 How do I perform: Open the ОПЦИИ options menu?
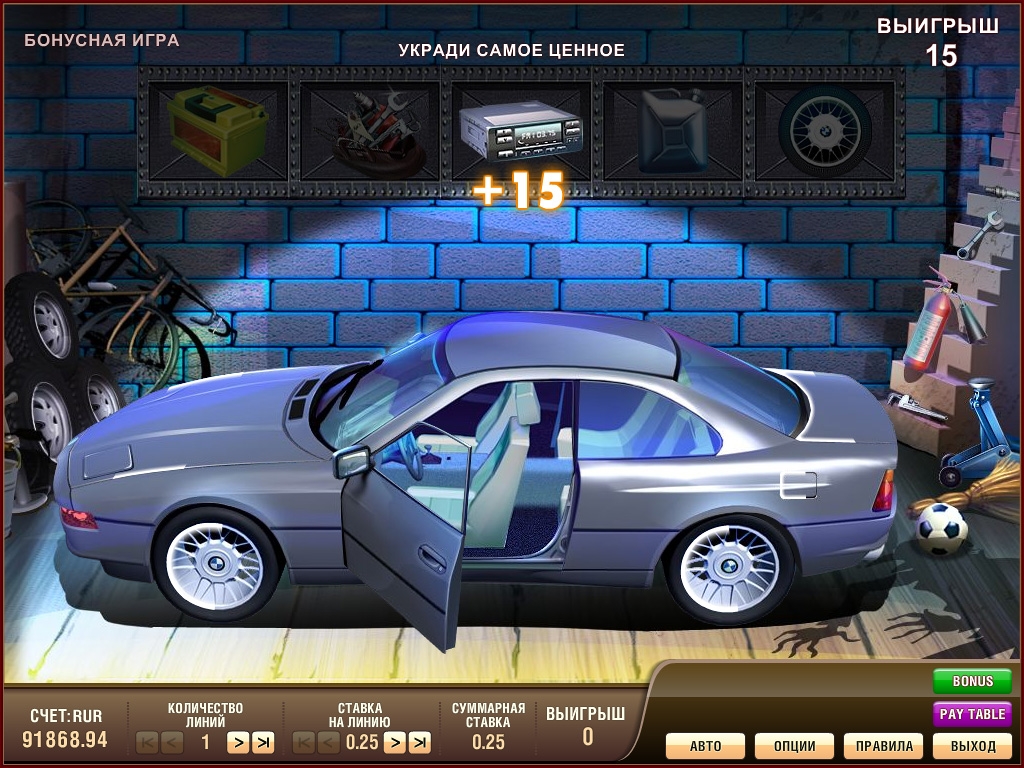pyautogui.click(x=794, y=746)
